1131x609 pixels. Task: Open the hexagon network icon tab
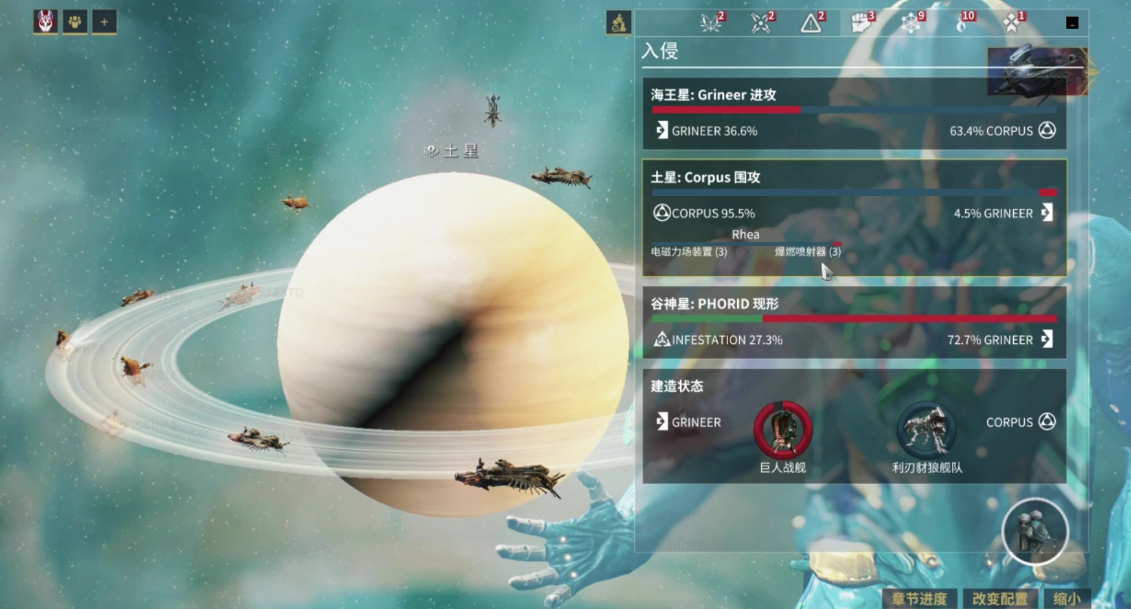click(x=911, y=23)
